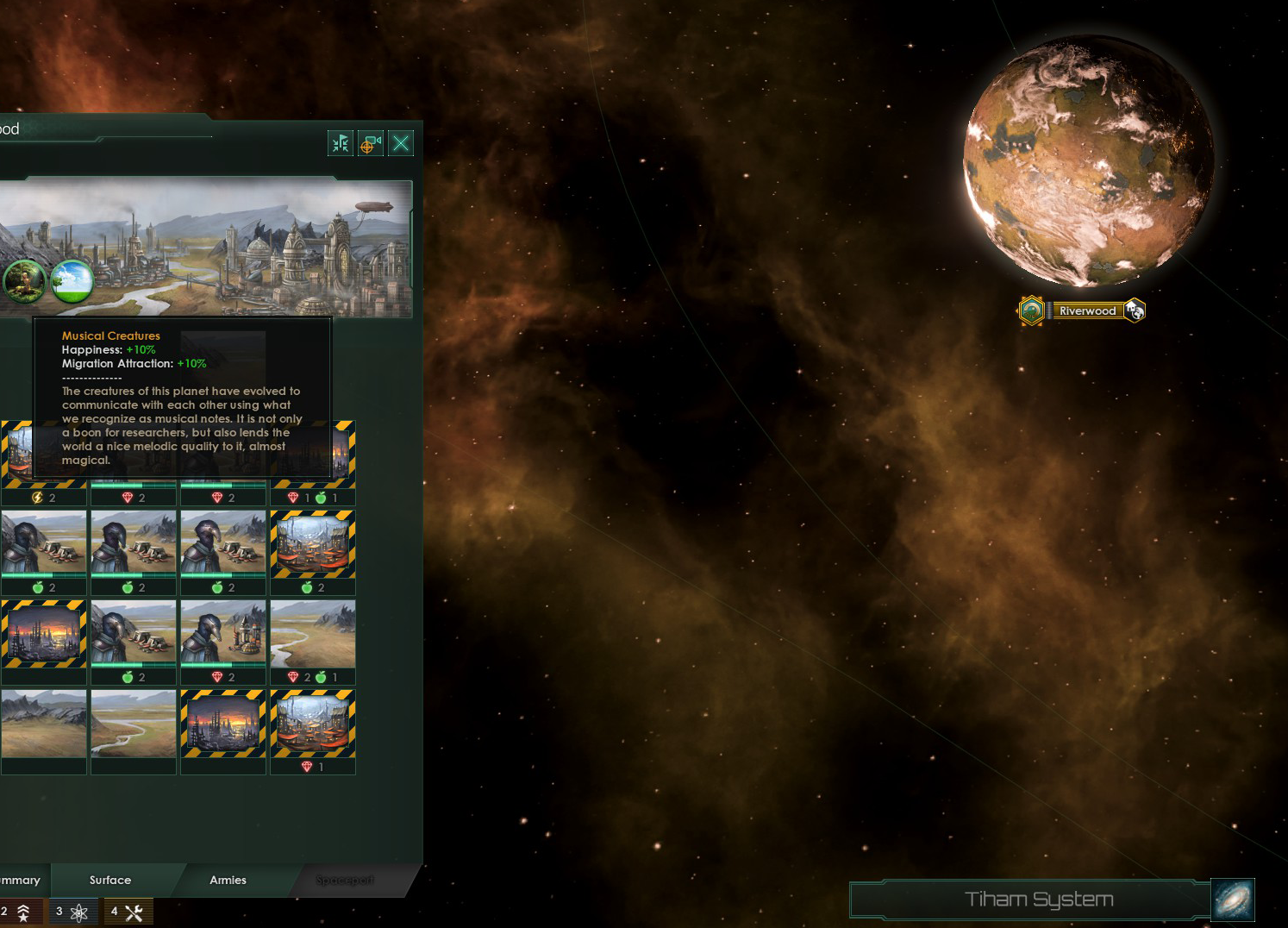This screenshot has width=1288, height=928.
Task: Click the rally point flag button
Action: 341,143
